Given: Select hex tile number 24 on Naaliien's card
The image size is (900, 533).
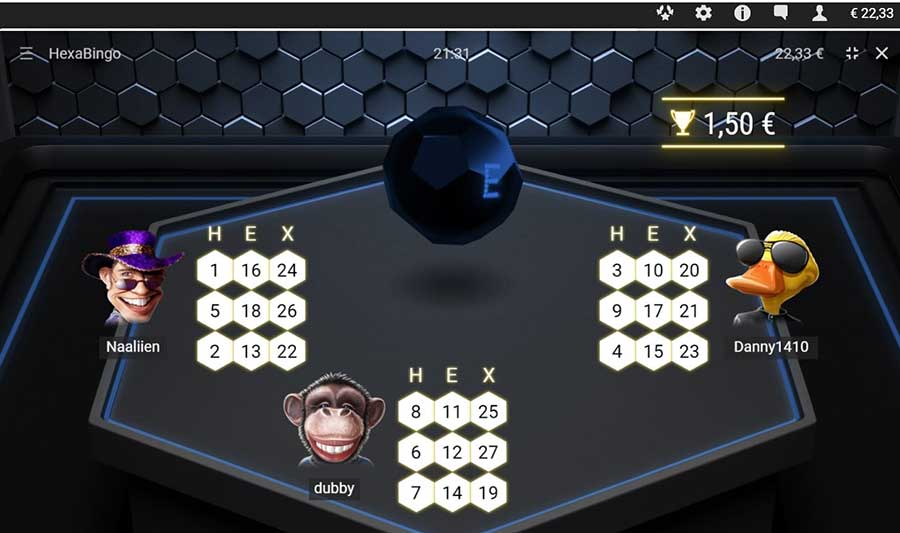Looking at the screenshot, I should pyautogui.click(x=287, y=270).
